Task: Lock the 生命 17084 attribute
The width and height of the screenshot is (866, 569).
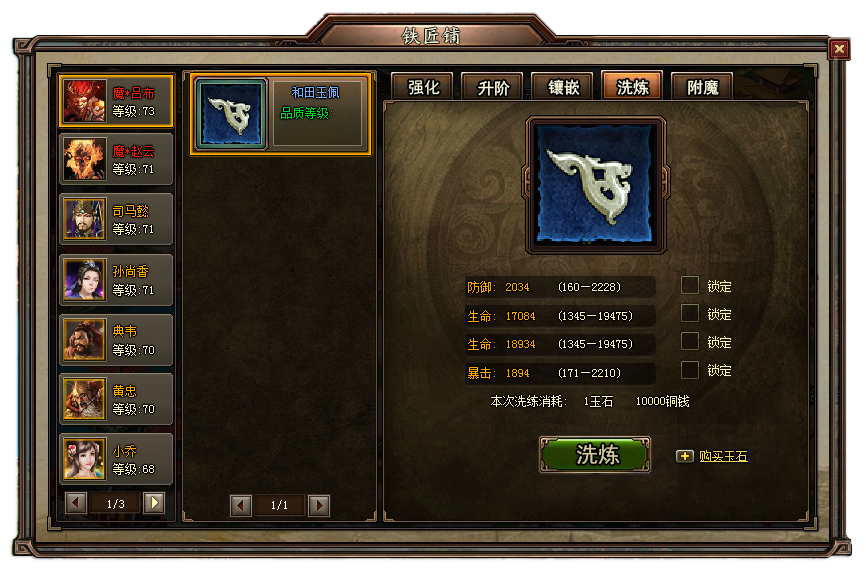Action: click(690, 314)
